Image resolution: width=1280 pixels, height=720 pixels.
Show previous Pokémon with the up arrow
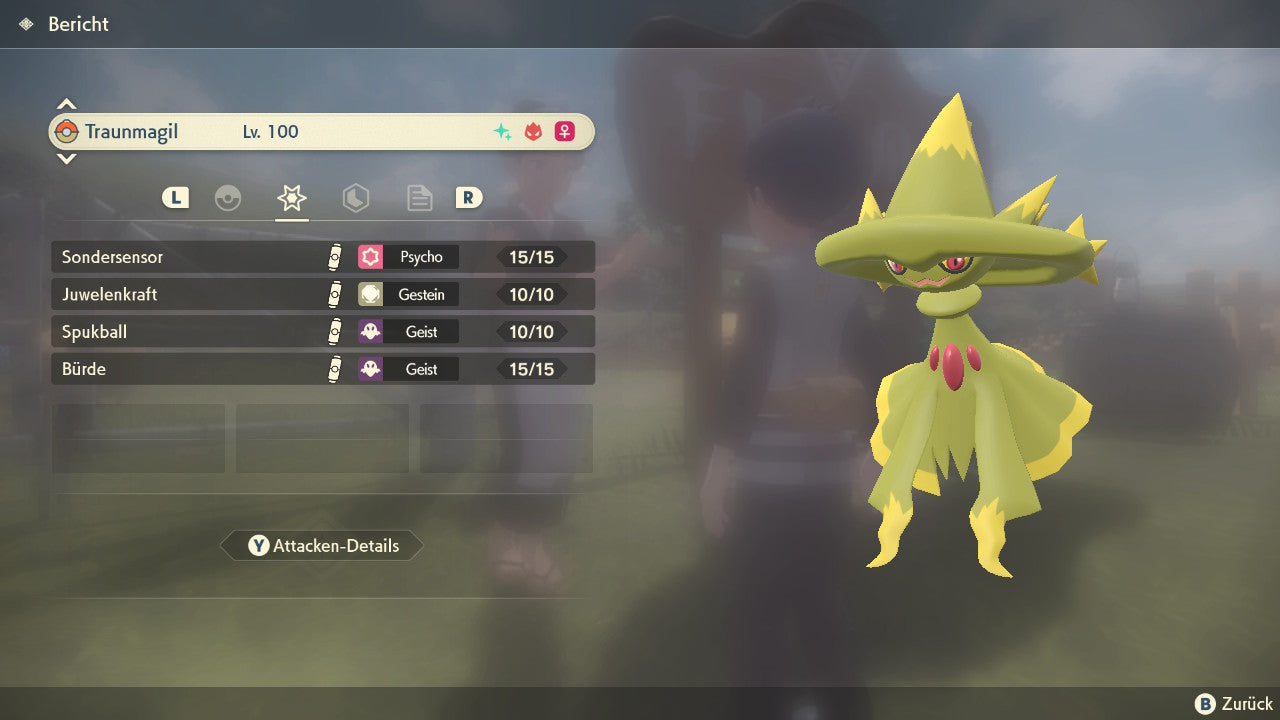coord(66,104)
